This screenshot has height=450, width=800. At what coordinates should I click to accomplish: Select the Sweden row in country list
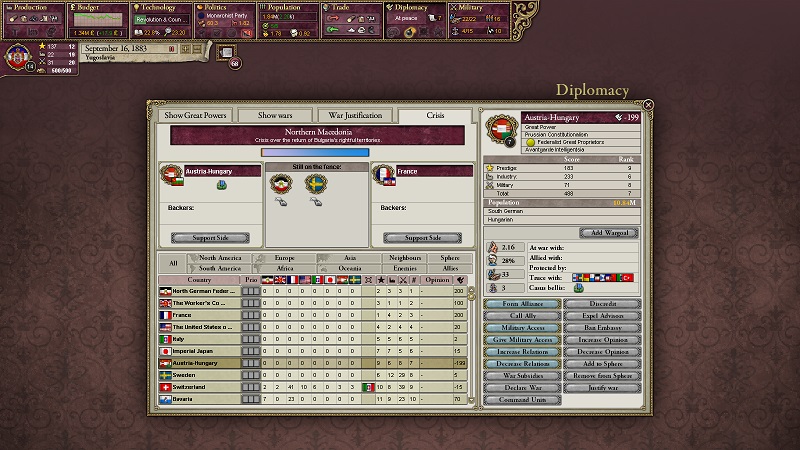click(x=200, y=375)
